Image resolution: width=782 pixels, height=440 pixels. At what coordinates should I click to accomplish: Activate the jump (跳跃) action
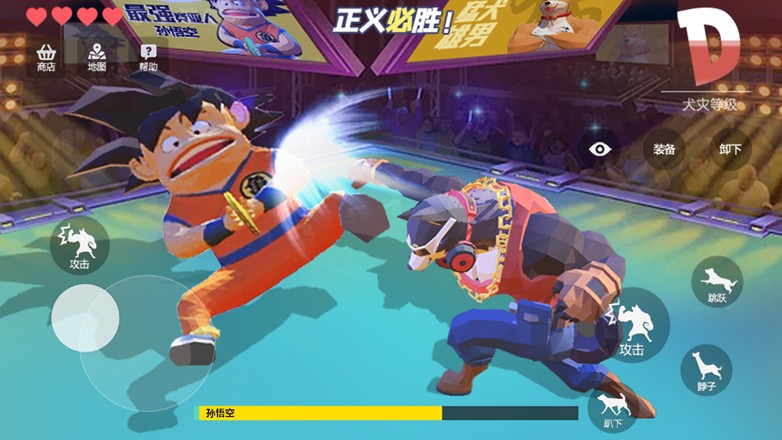click(x=717, y=281)
